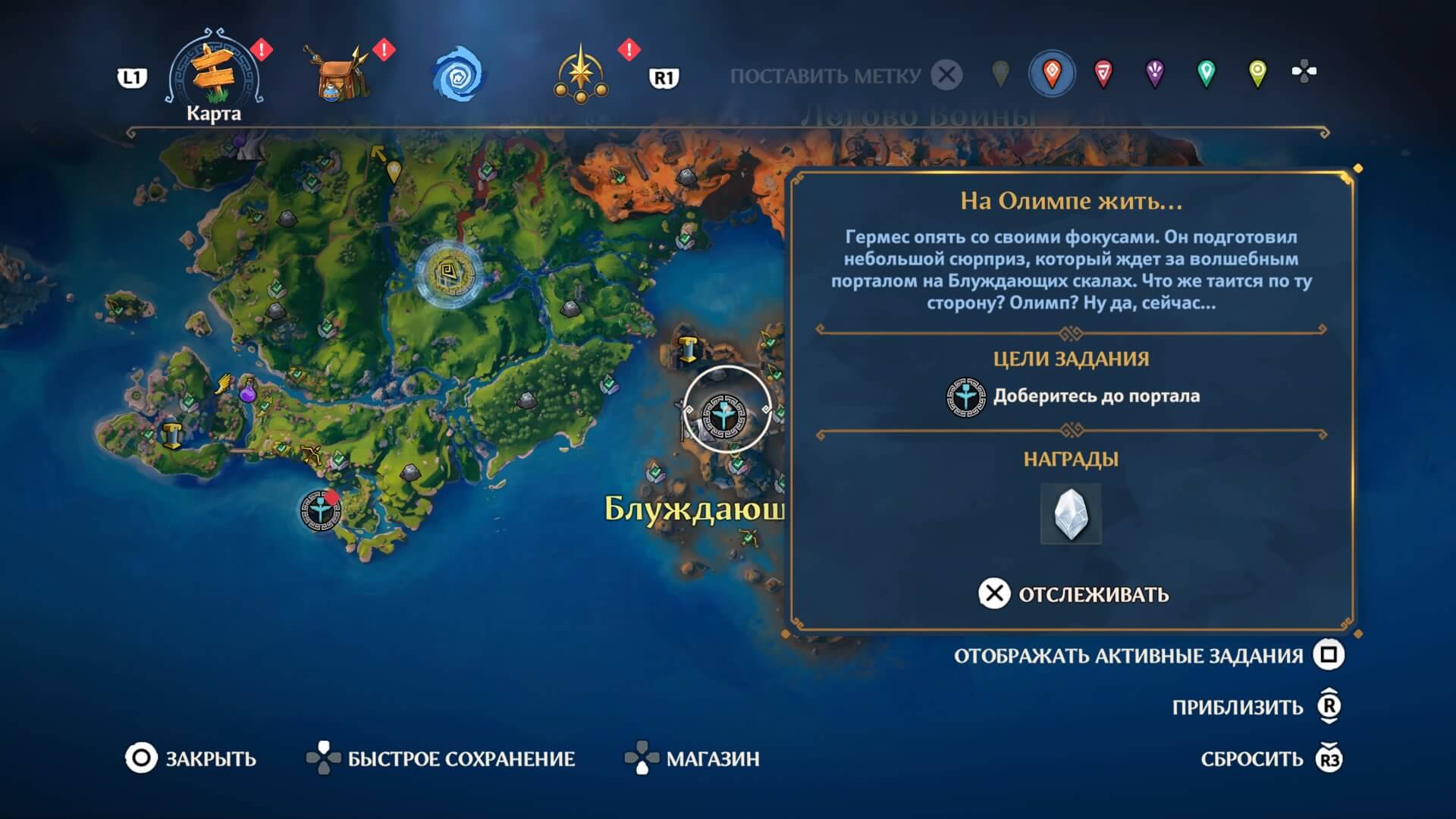Select the green map pin marker

[1206, 74]
